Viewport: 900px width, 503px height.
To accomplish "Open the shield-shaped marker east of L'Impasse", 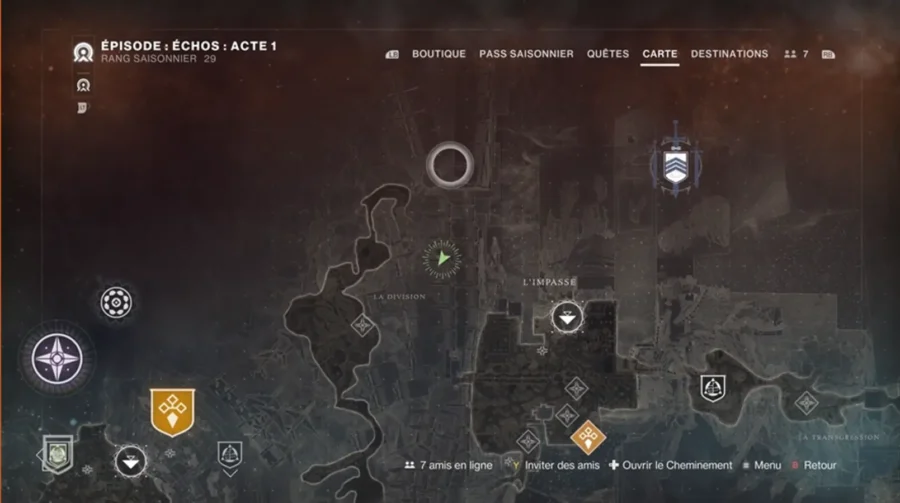I will (x=712, y=386).
